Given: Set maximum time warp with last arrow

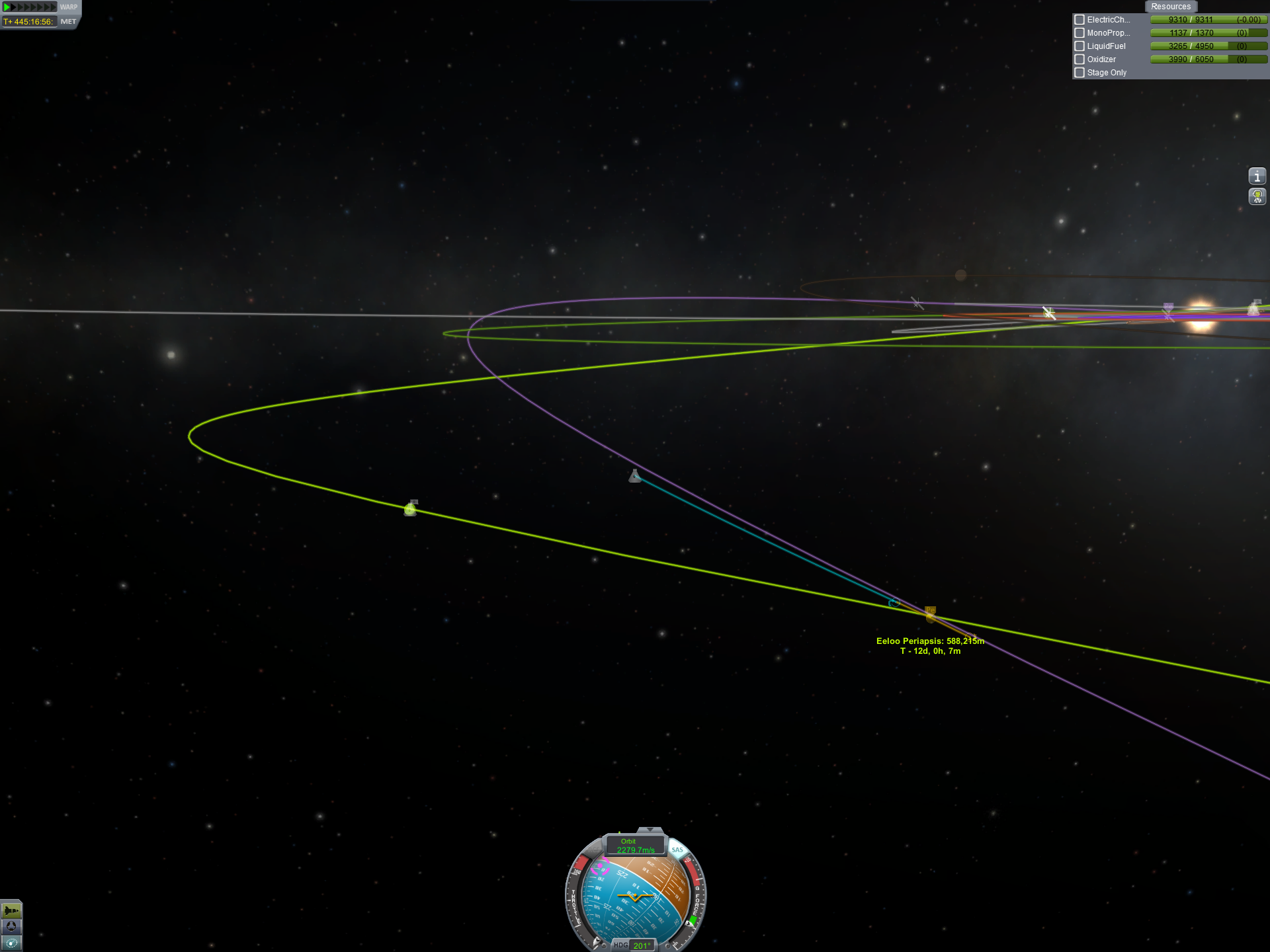Looking at the screenshot, I should click(54, 7).
